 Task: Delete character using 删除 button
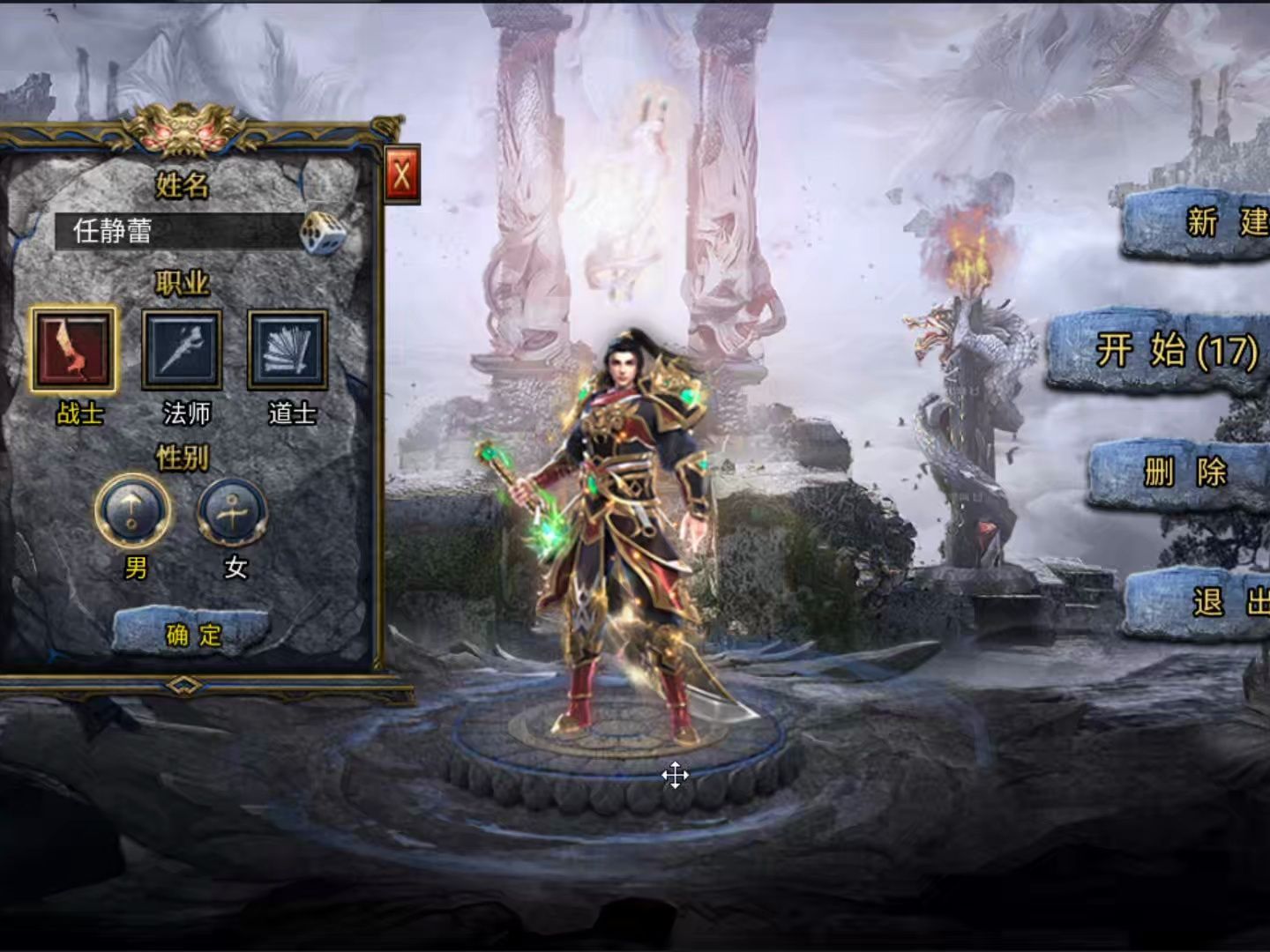(x=1182, y=473)
